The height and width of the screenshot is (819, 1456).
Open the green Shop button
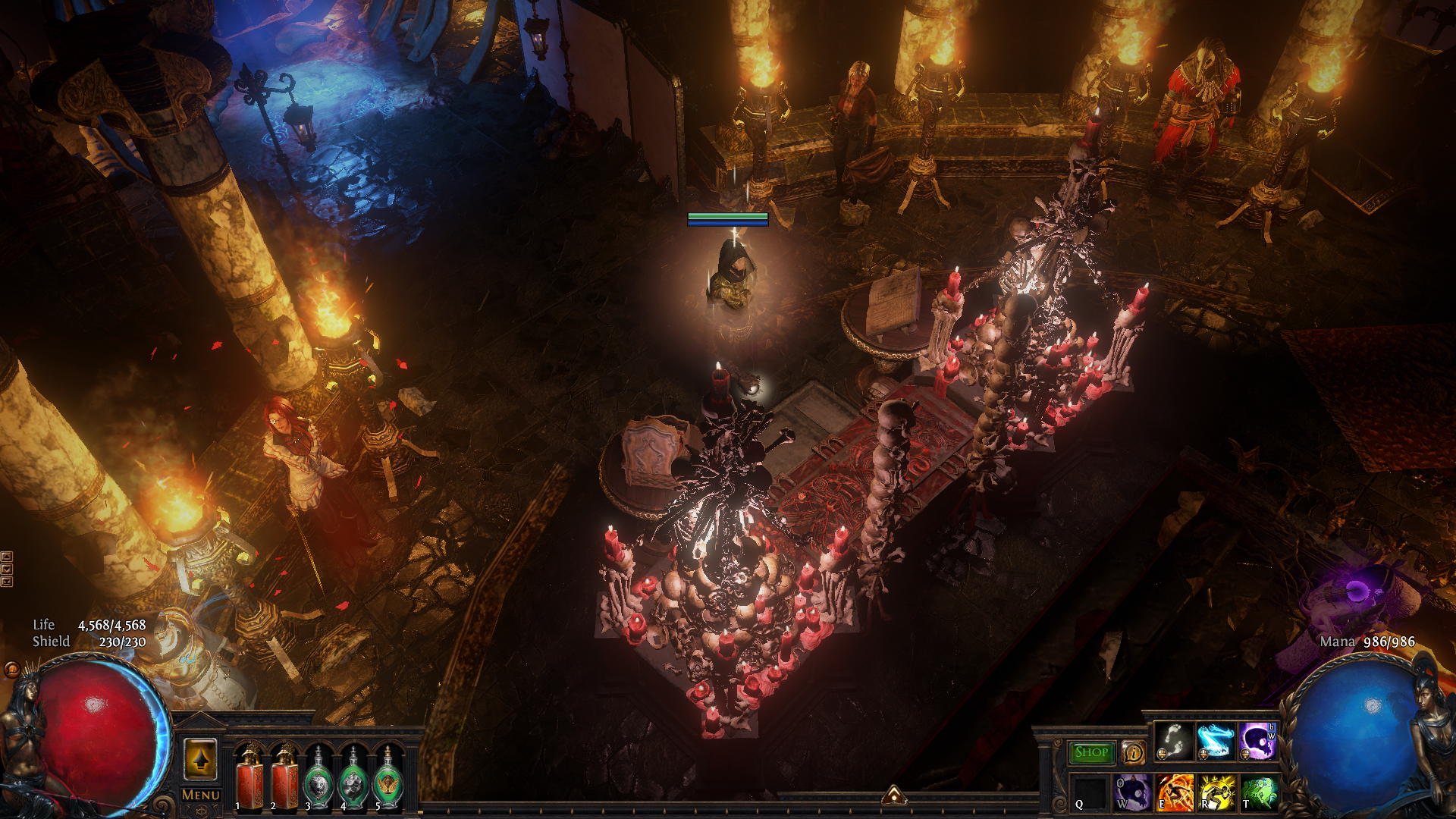(x=1091, y=752)
